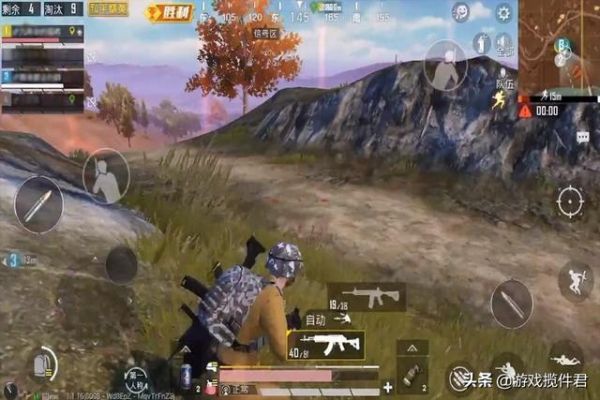
Task: Tap the emote smiley icon
Action: click(x=461, y=13)
